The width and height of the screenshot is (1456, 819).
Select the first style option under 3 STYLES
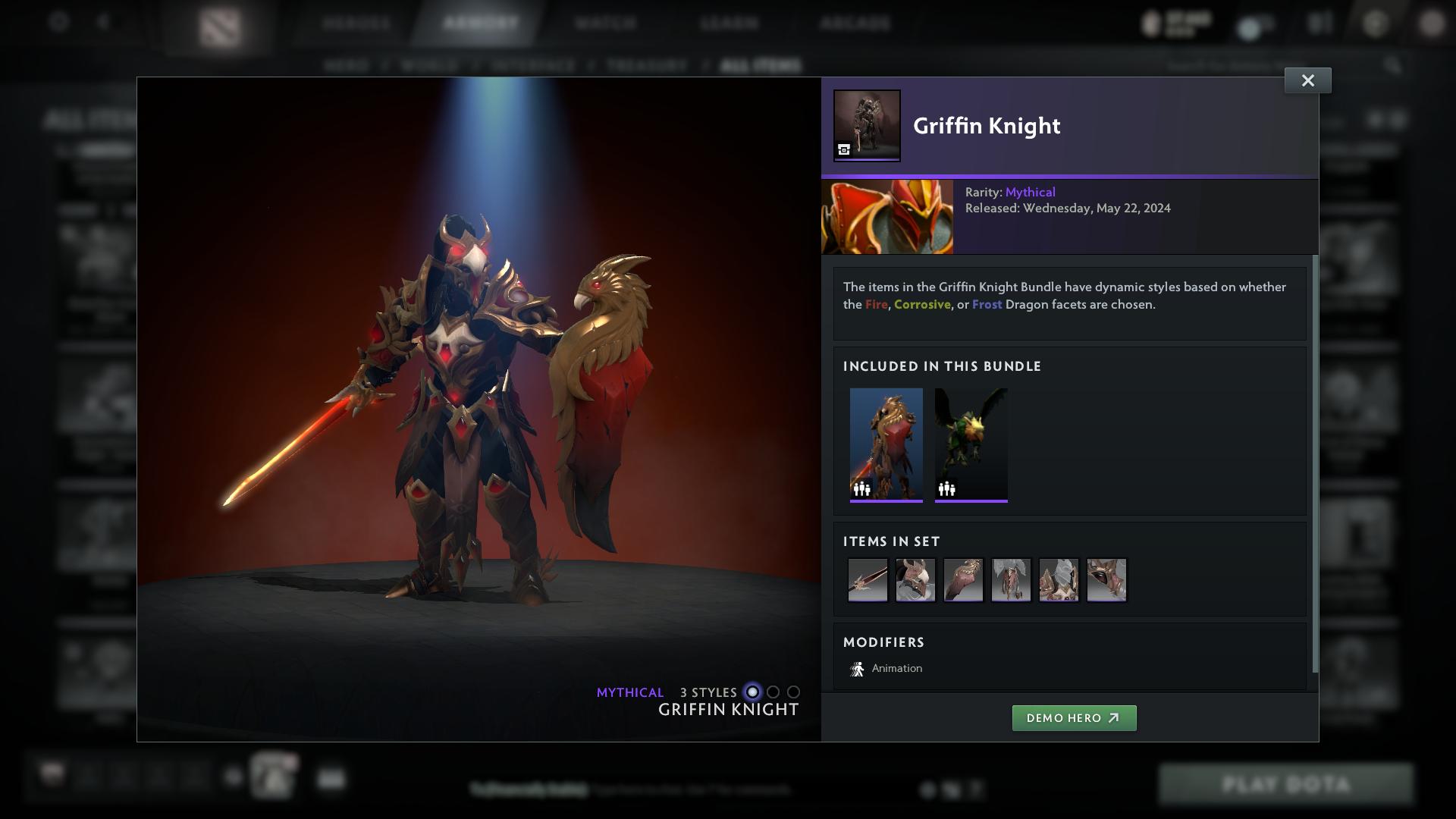point(752,692)
